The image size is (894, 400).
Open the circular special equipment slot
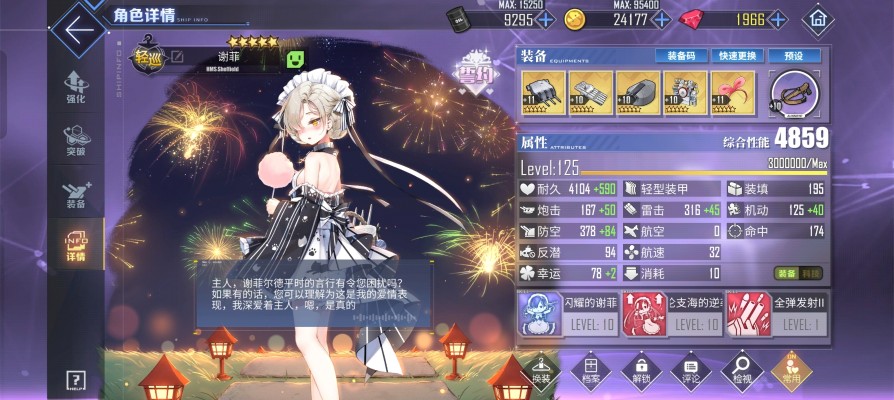[x=795, y=94]
